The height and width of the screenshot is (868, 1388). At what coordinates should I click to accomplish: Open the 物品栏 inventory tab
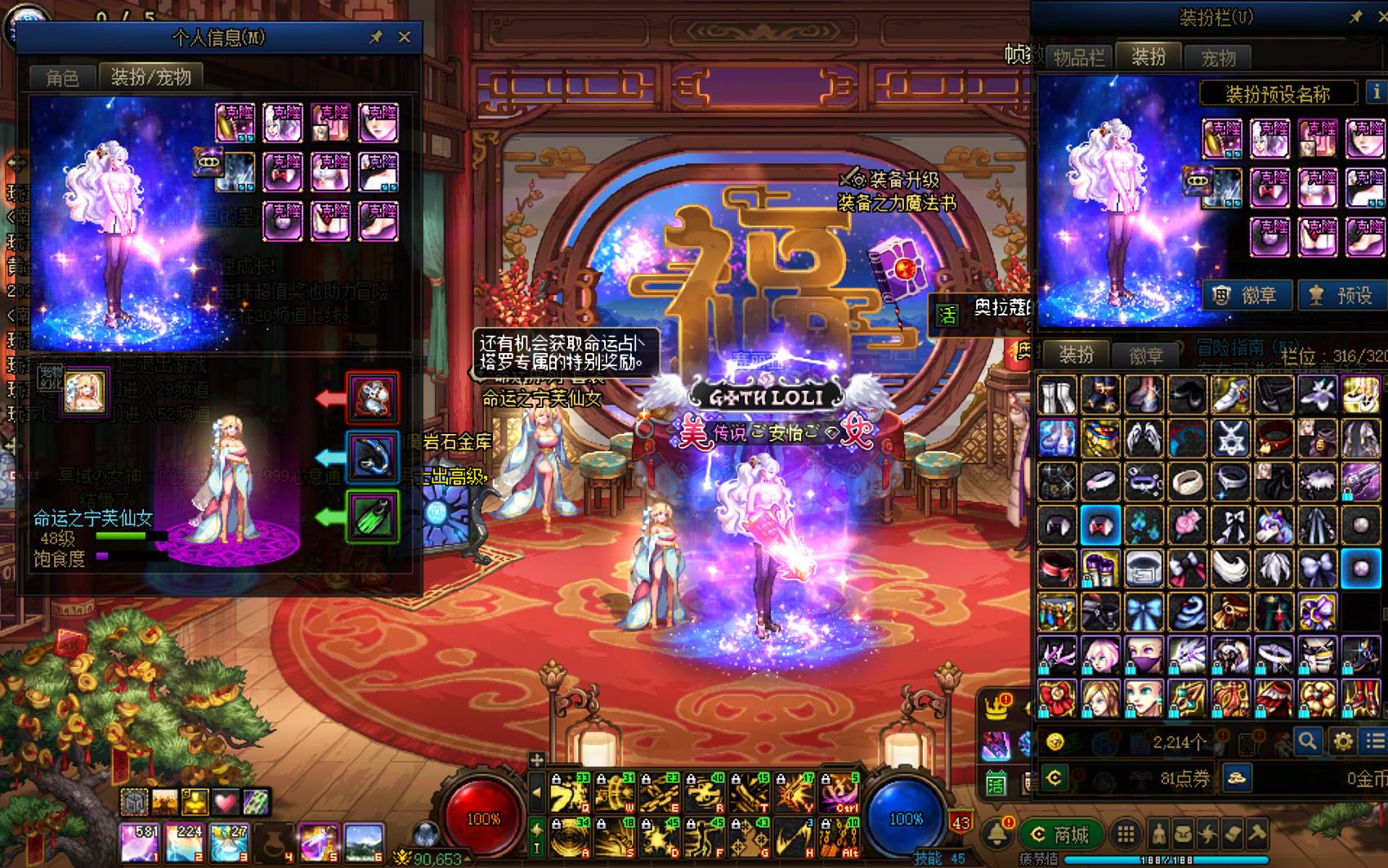(1078, 58)
